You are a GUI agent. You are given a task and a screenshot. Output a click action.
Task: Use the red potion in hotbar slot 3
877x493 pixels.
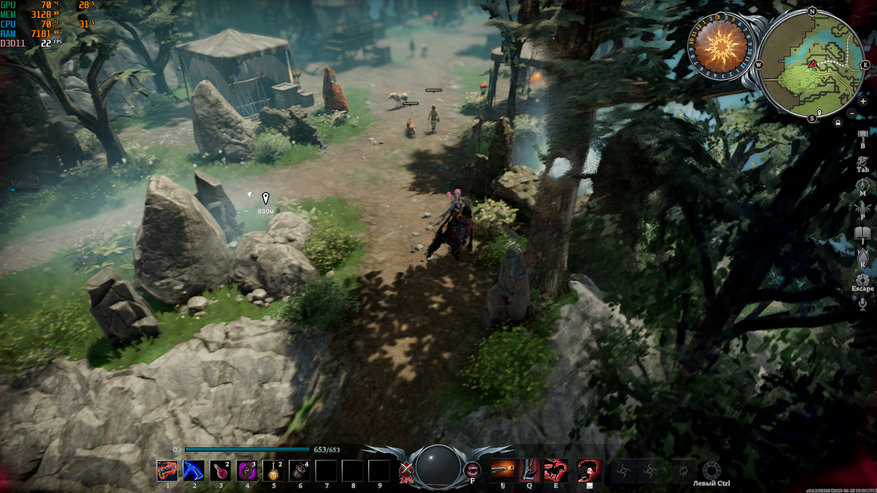coord(221,470)
